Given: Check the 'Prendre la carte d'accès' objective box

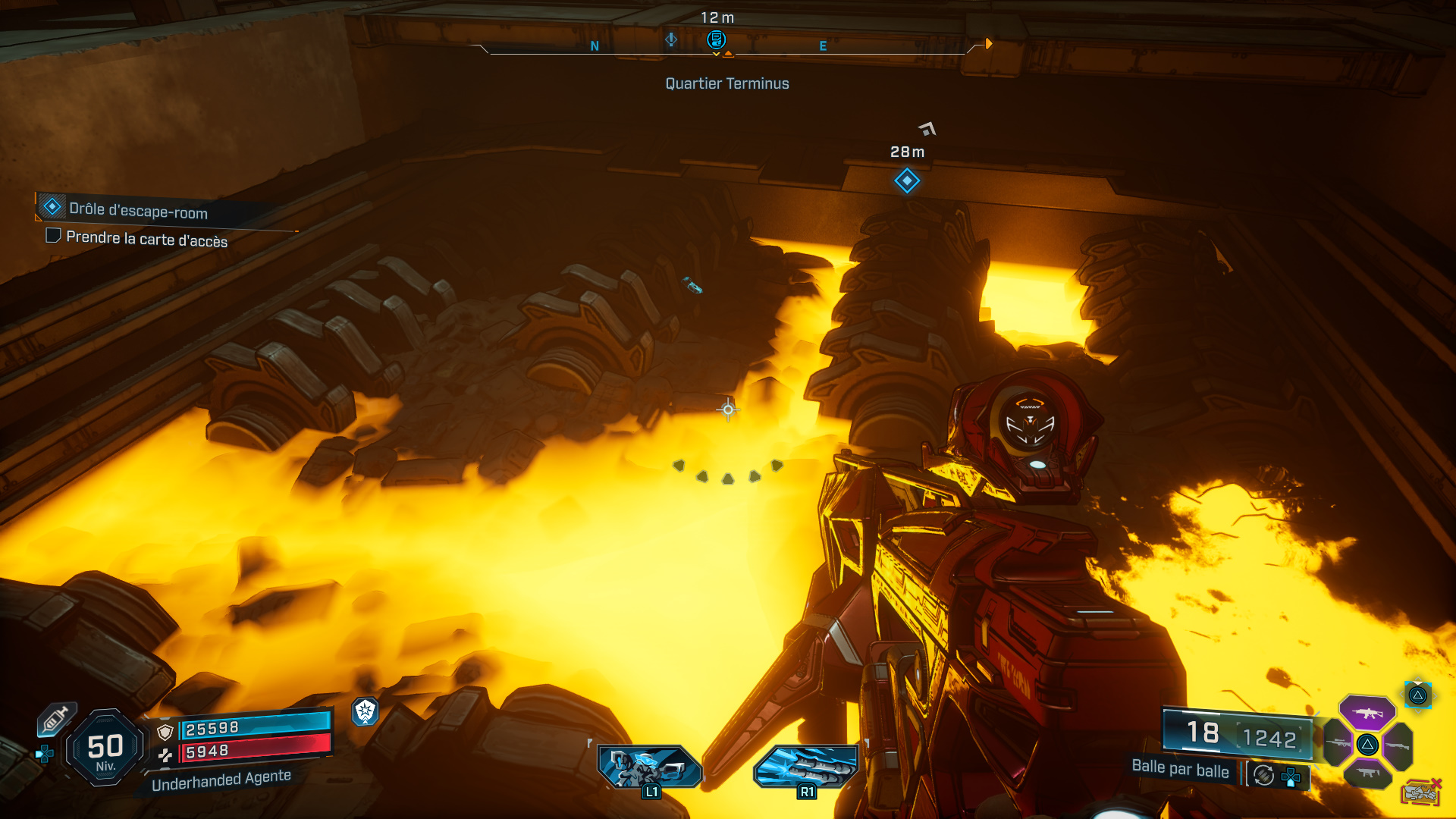Looking at the screenshot, I should (x=52, y=237).
